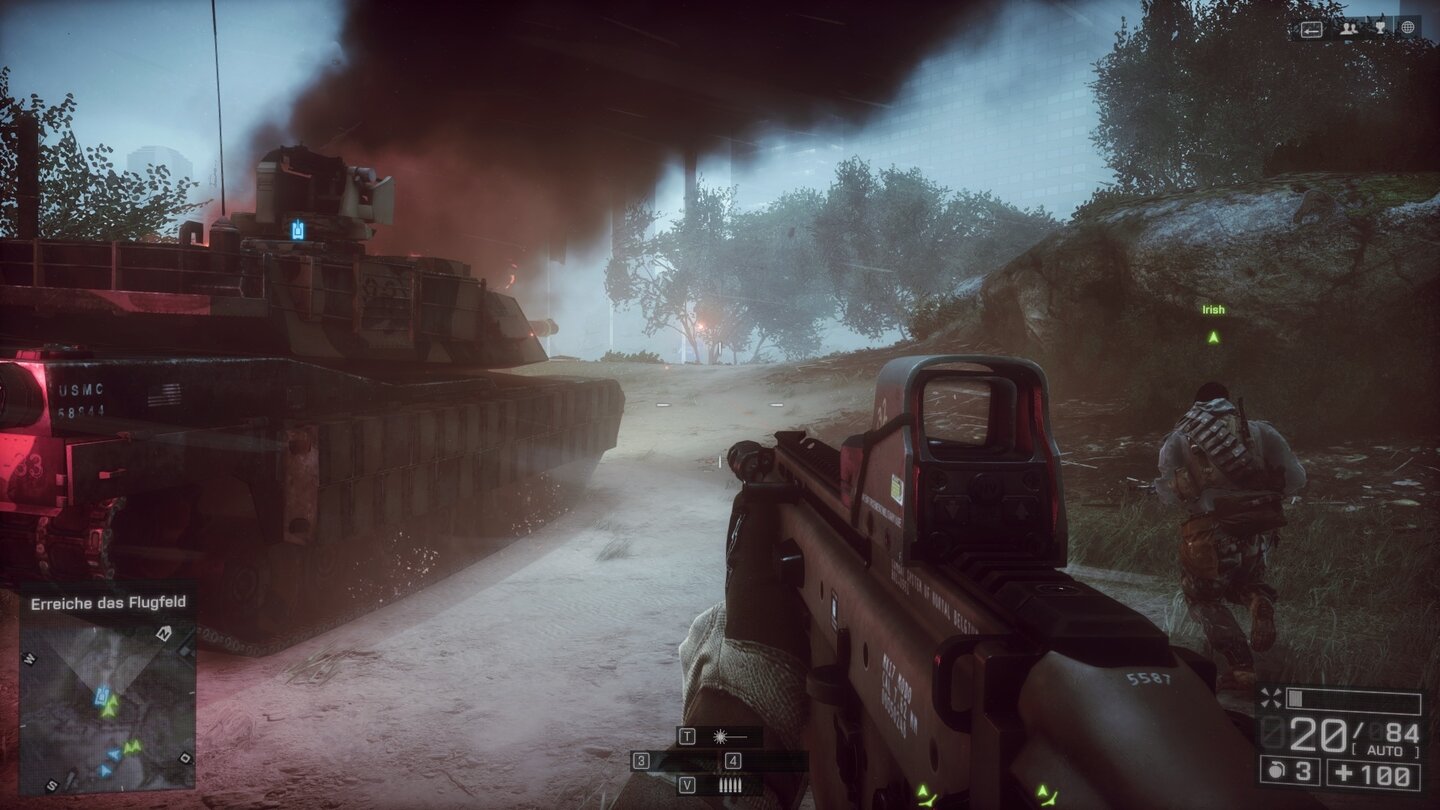Click the back arrow icon in the top-right HUD
The width and height of the screenshot is (1440, 810).
point(1312,29)
